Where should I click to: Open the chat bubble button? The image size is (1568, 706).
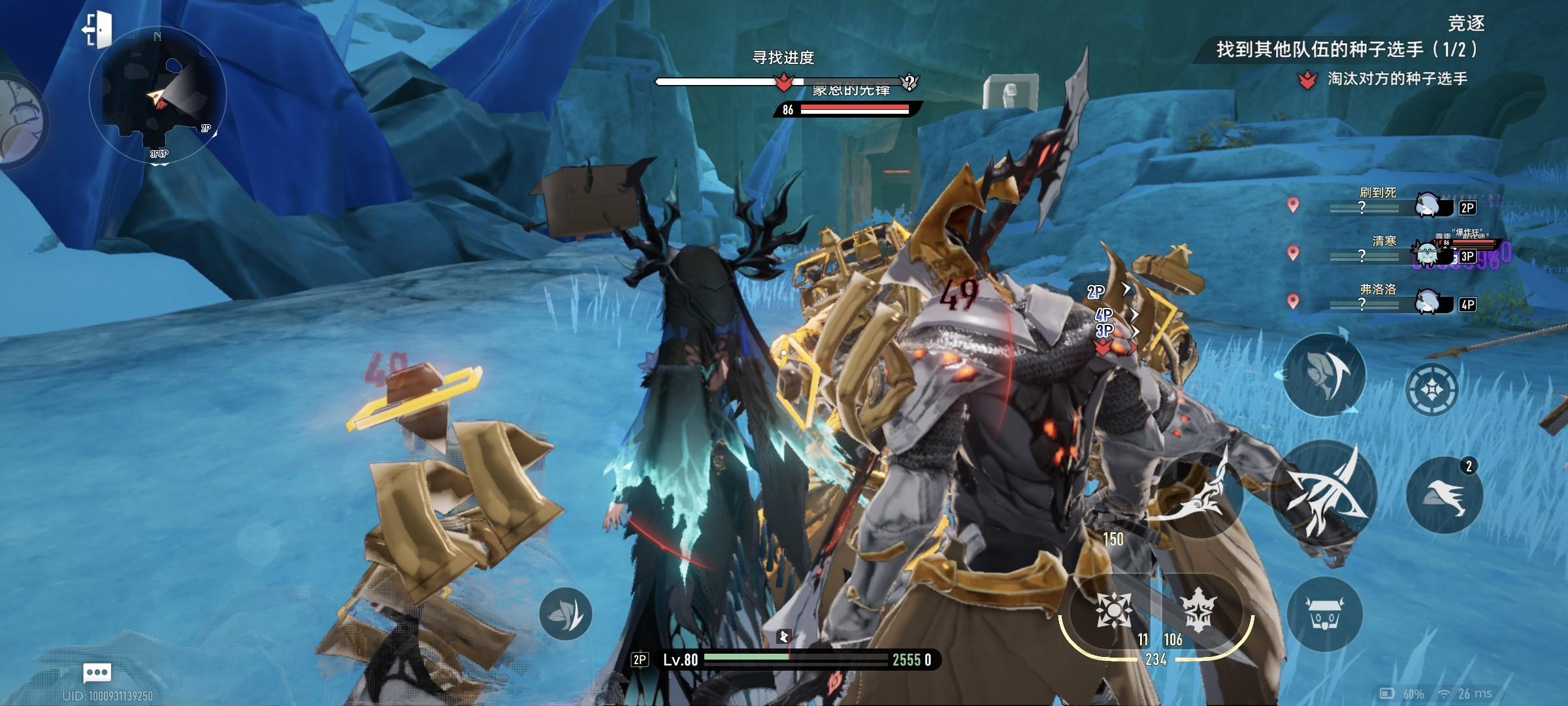(97, 672)
